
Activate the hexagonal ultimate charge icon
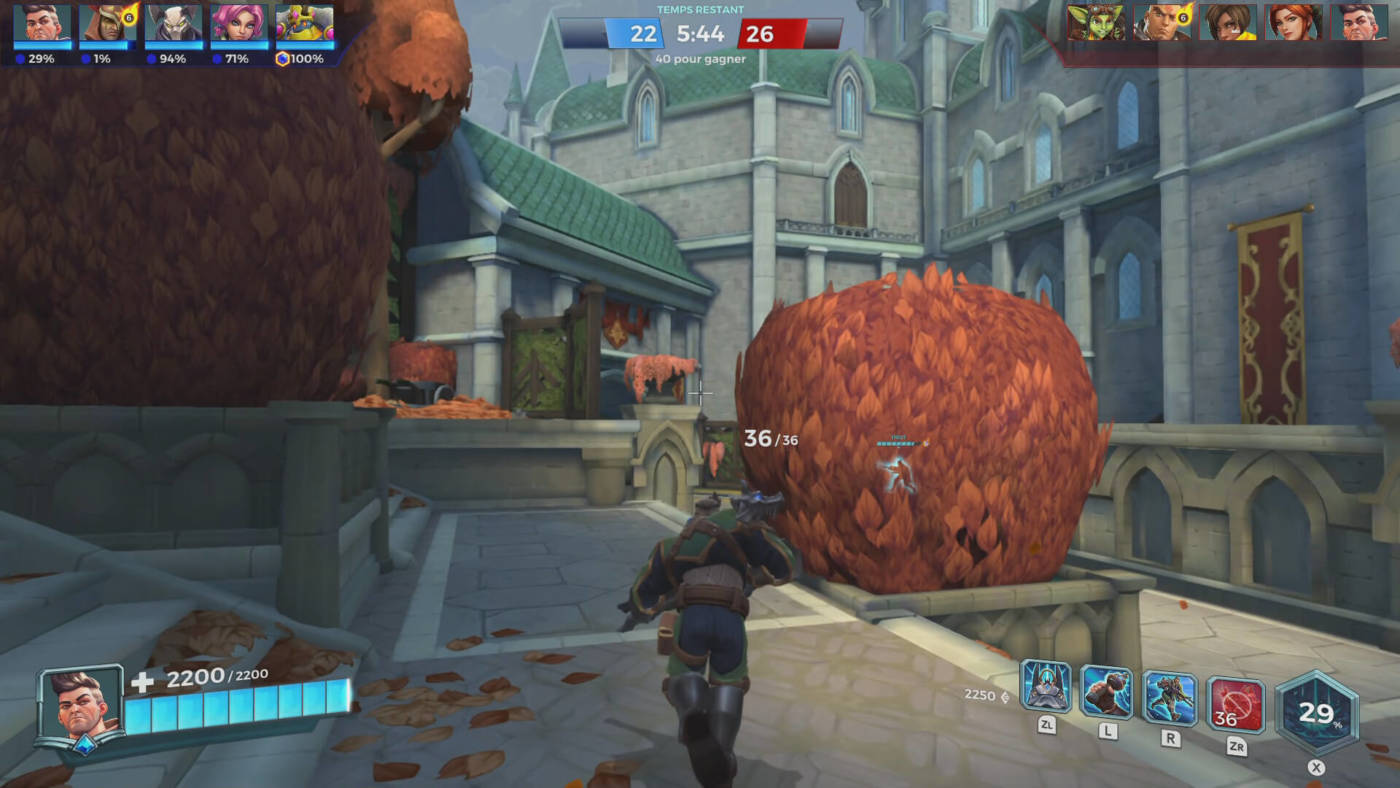tap(1317, 712)
